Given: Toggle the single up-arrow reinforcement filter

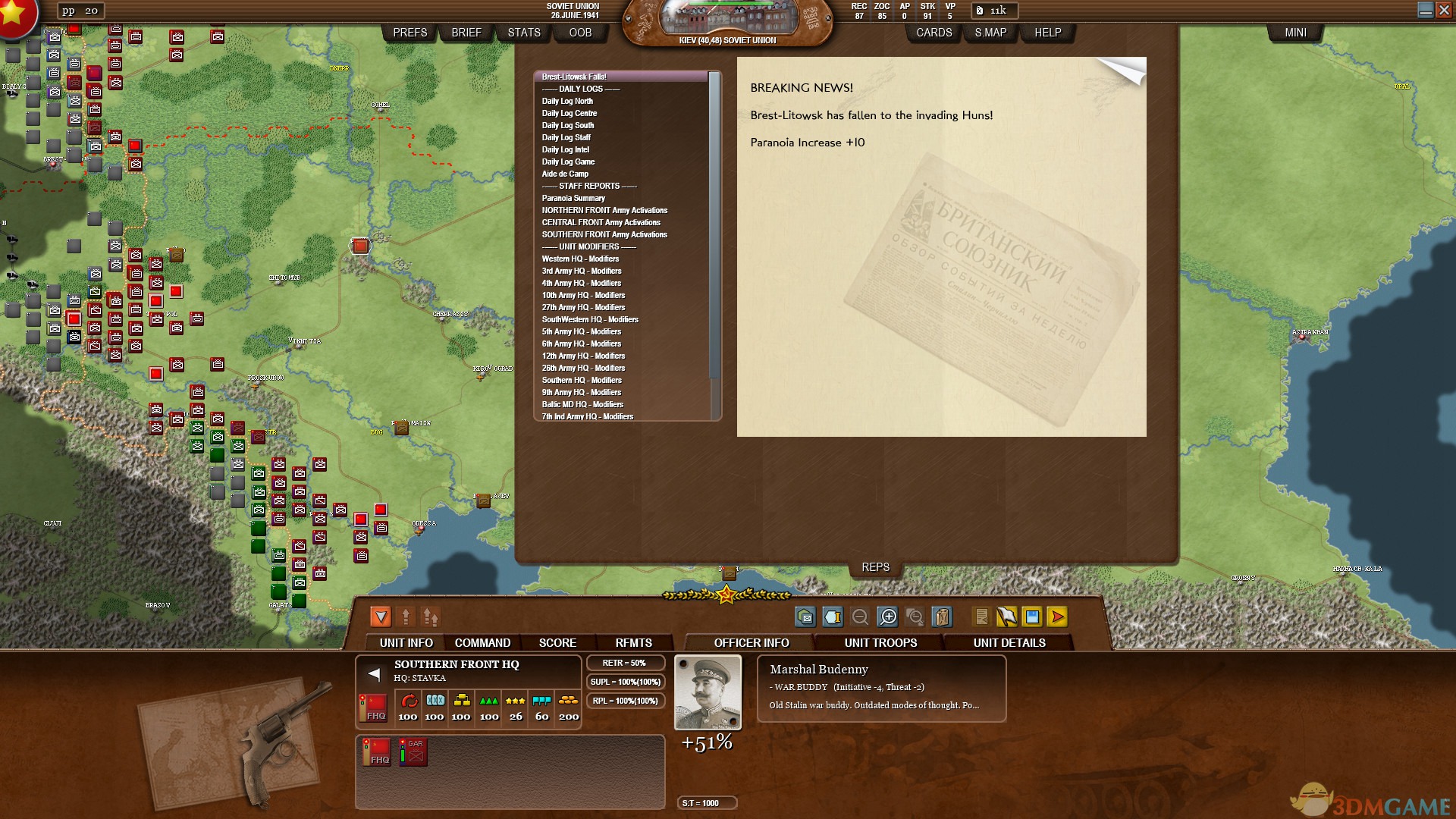Looking at the screenshot, I should tap(406, 617).
